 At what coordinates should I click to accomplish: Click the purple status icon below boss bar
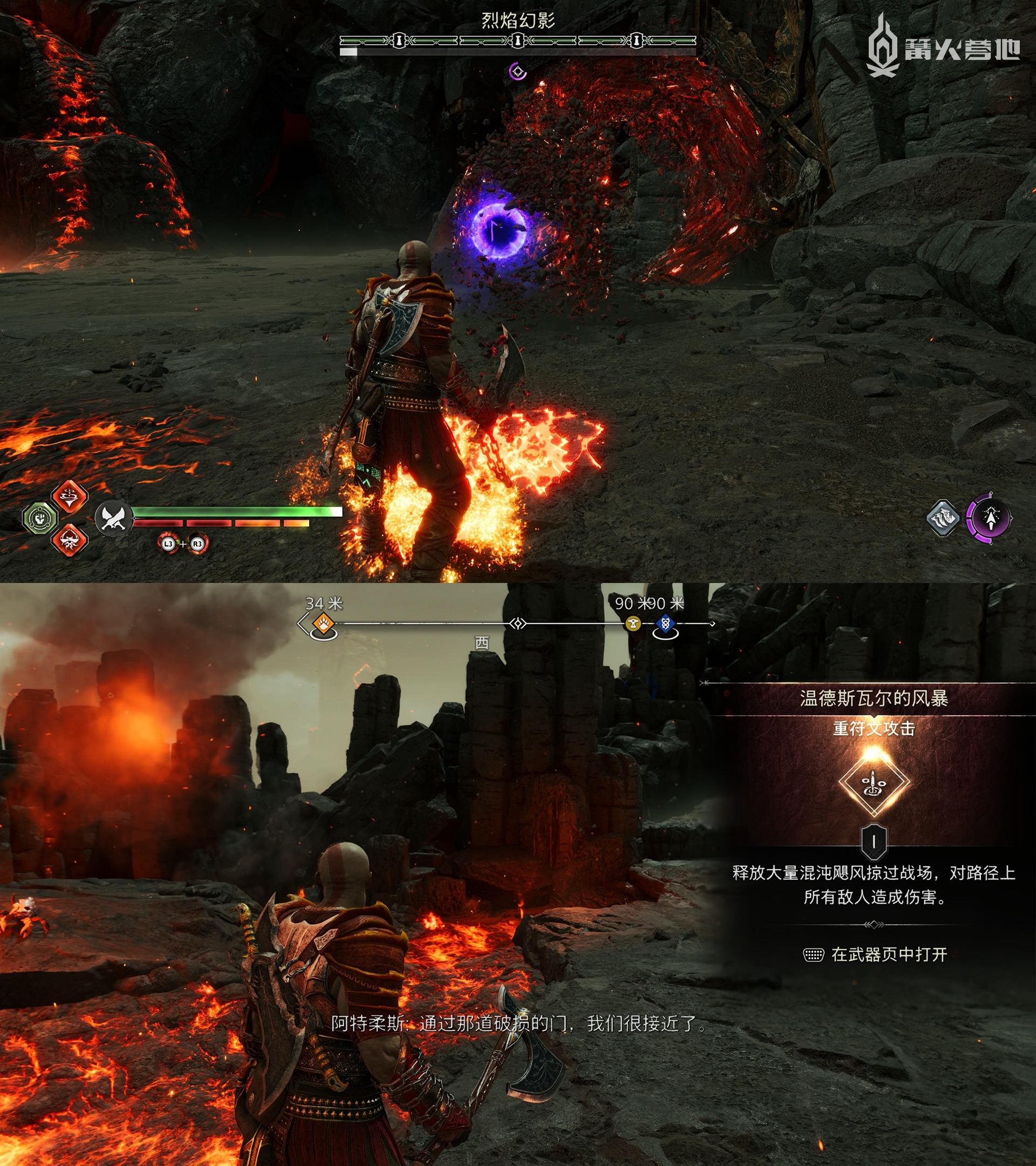point(517,71)
